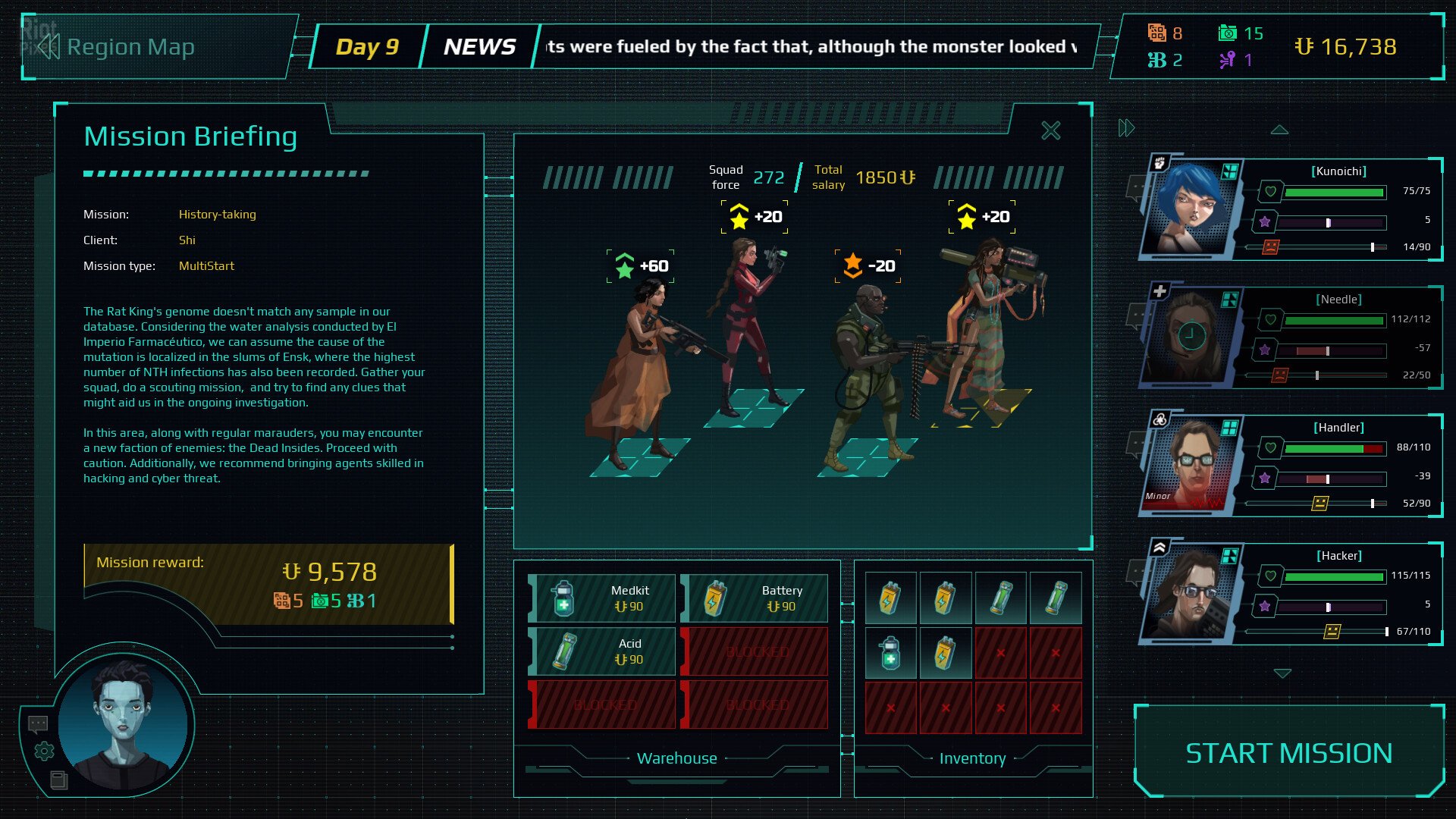Screen dimensions: 1456x819
Task: Open the settings gear
Action: click(x=44, y=752)
